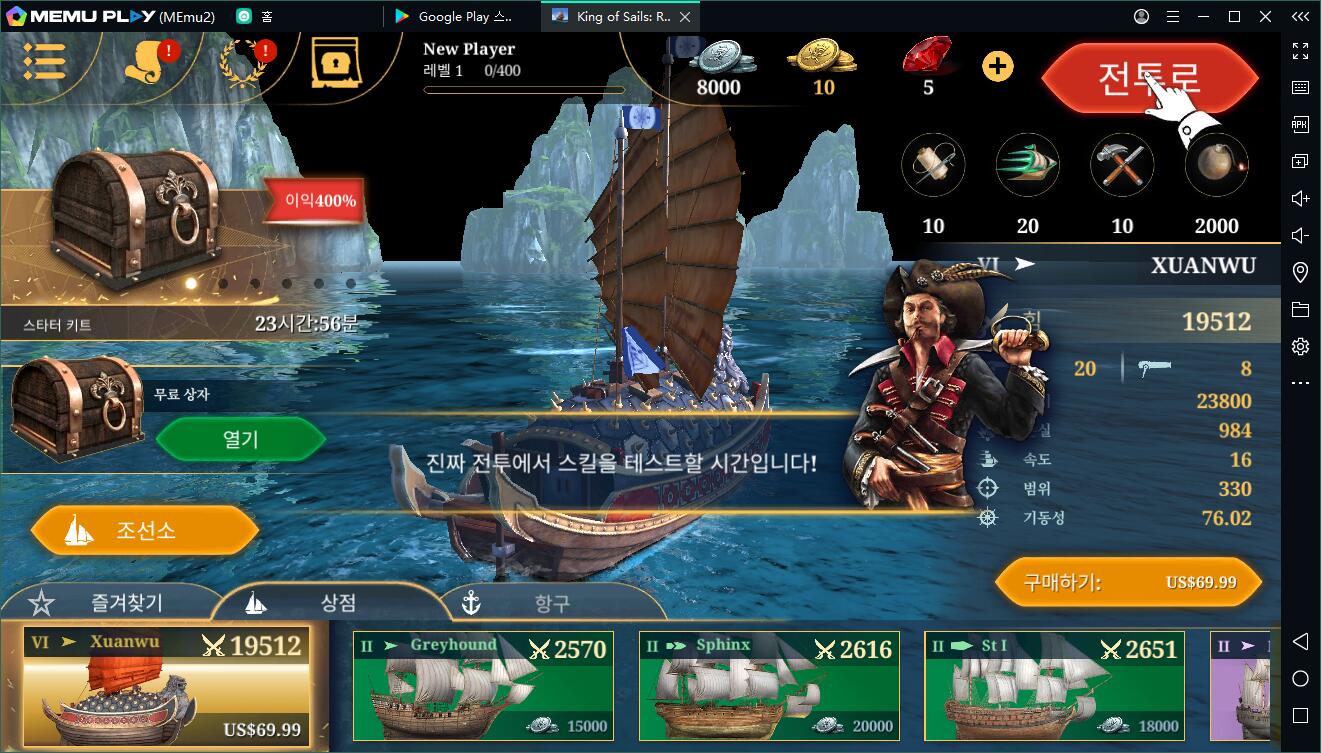Viewport: 1321px width, 753px height.
Task: Open the laurel wreath achievements icon
Action: 242,63
